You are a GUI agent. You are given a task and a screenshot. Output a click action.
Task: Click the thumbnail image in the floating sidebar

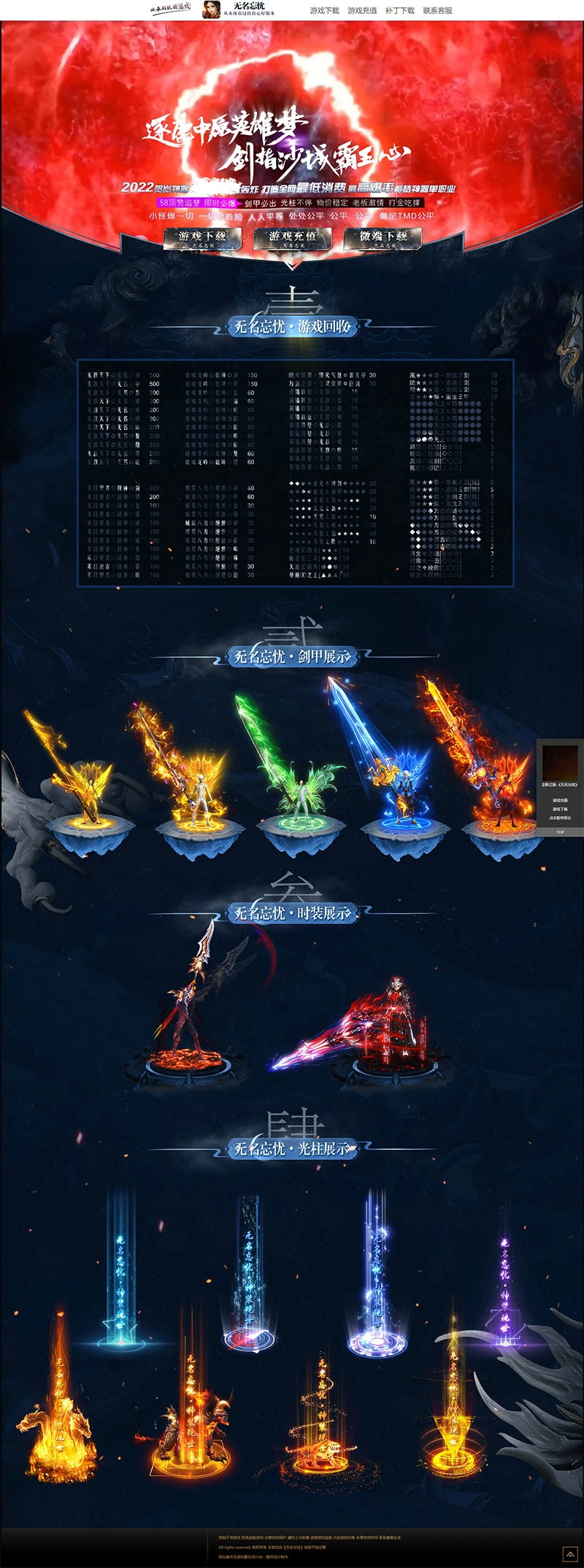[x=560, y=762]
